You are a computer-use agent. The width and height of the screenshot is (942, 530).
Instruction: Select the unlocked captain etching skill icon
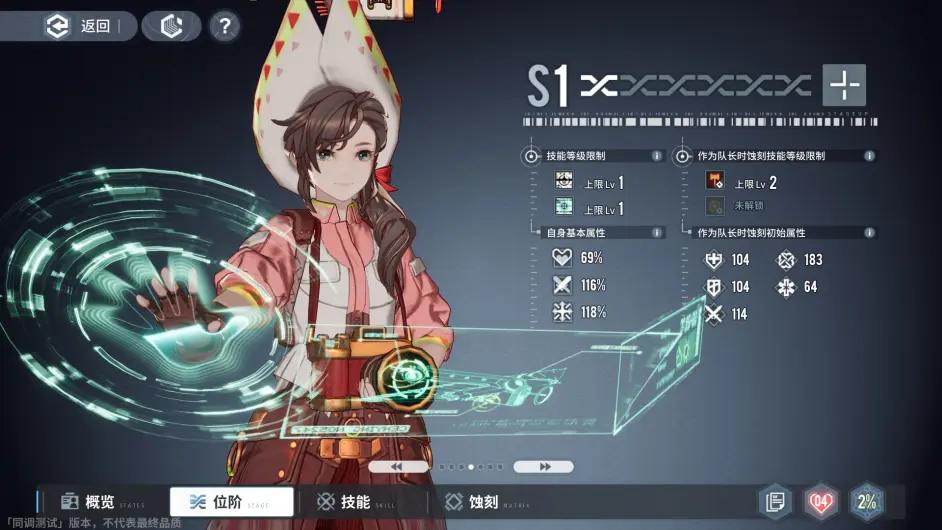(715, 182)
